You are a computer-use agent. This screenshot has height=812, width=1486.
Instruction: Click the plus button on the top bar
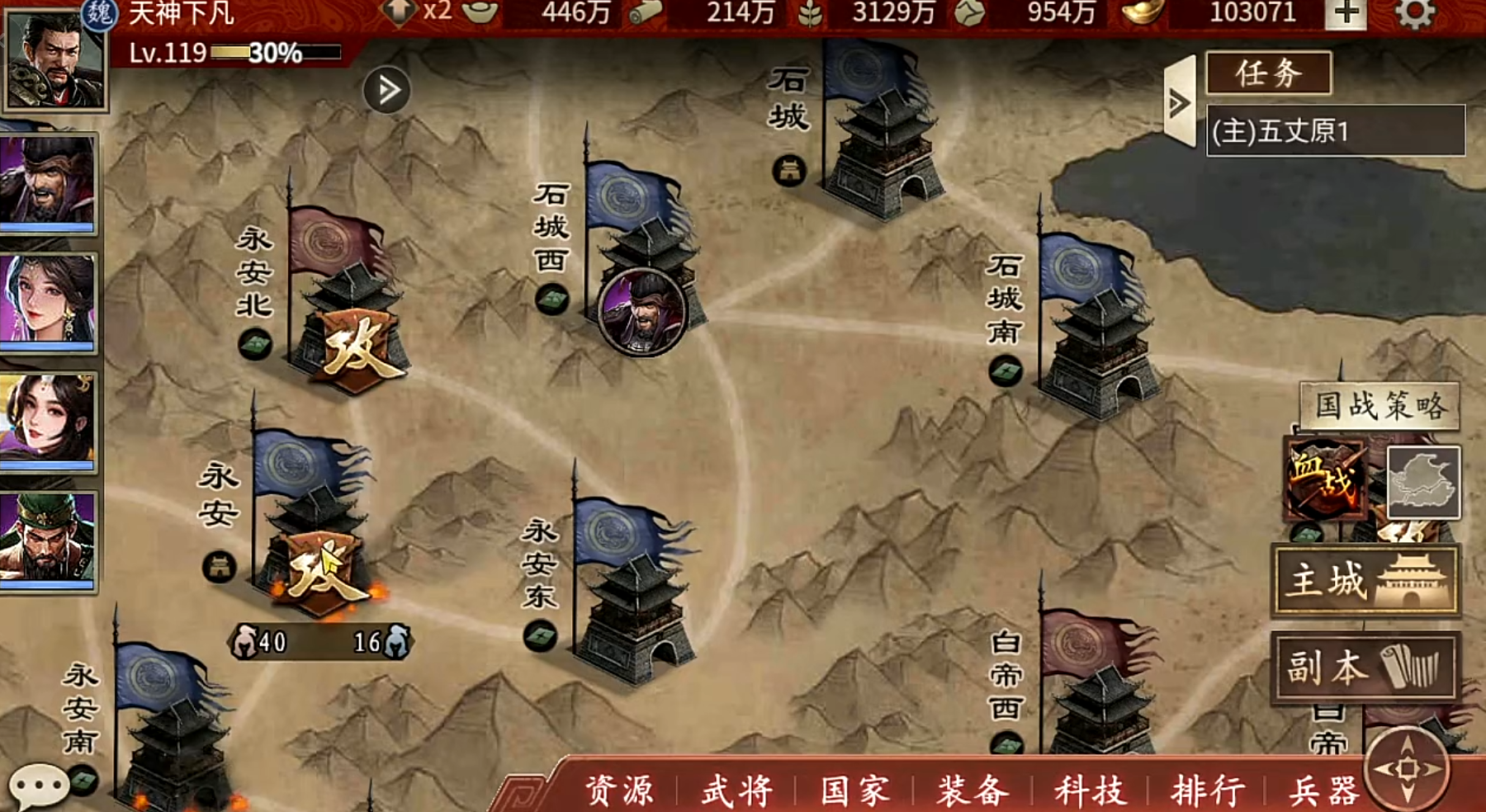tap(1347, 15)
